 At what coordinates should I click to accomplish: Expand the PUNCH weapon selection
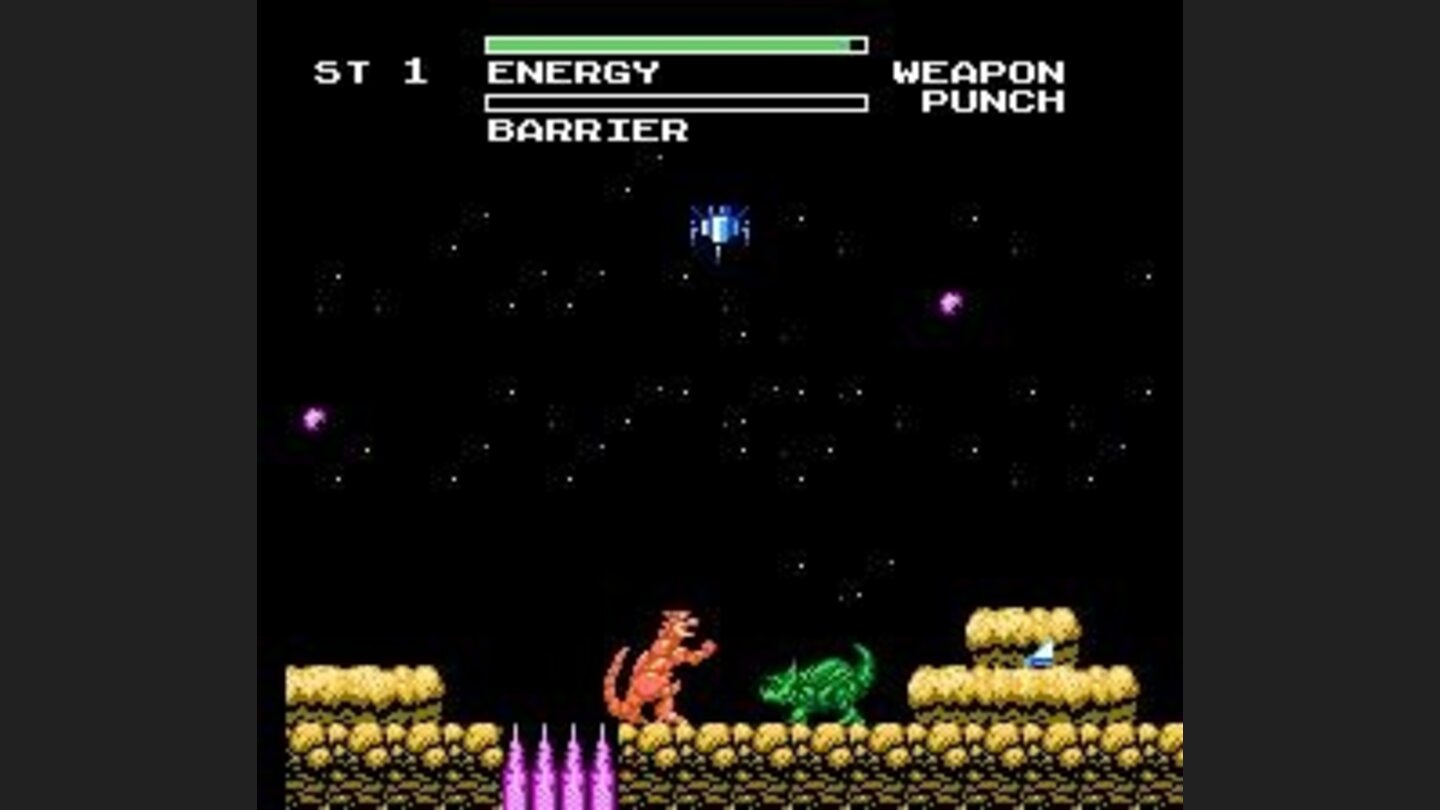coord(992,102)
